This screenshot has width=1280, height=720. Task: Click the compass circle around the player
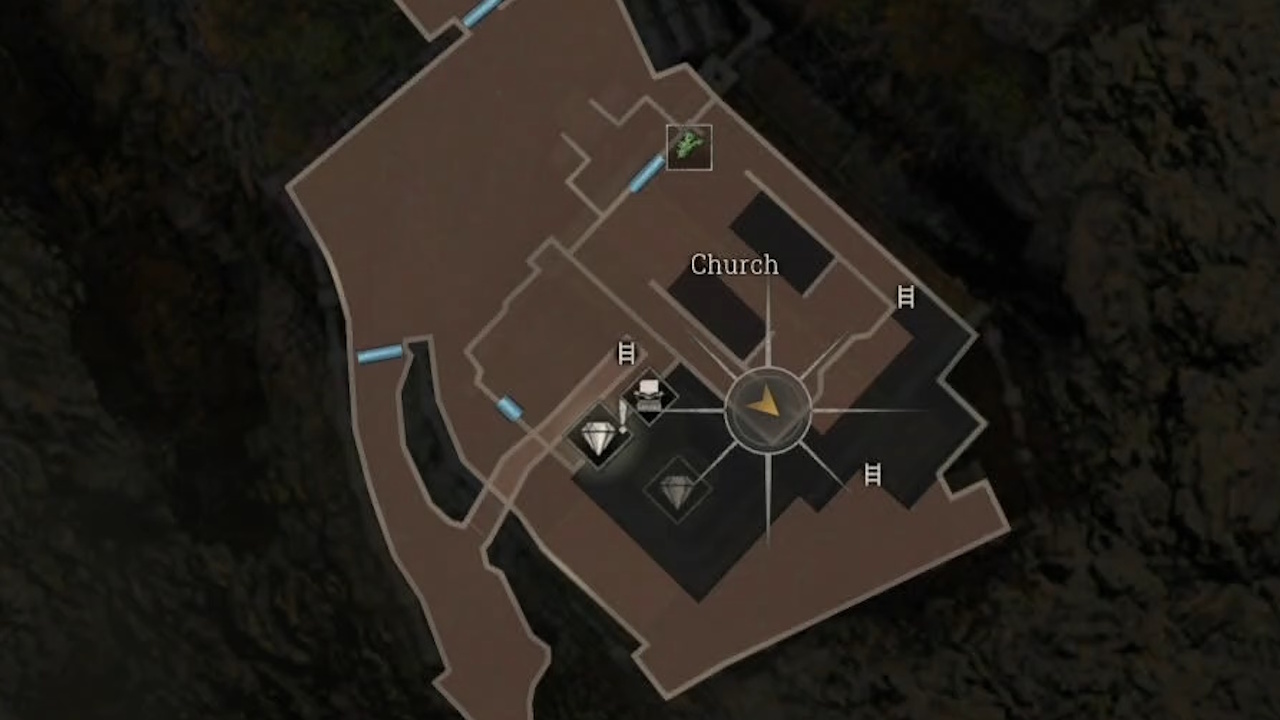click(x=767, y=408)
